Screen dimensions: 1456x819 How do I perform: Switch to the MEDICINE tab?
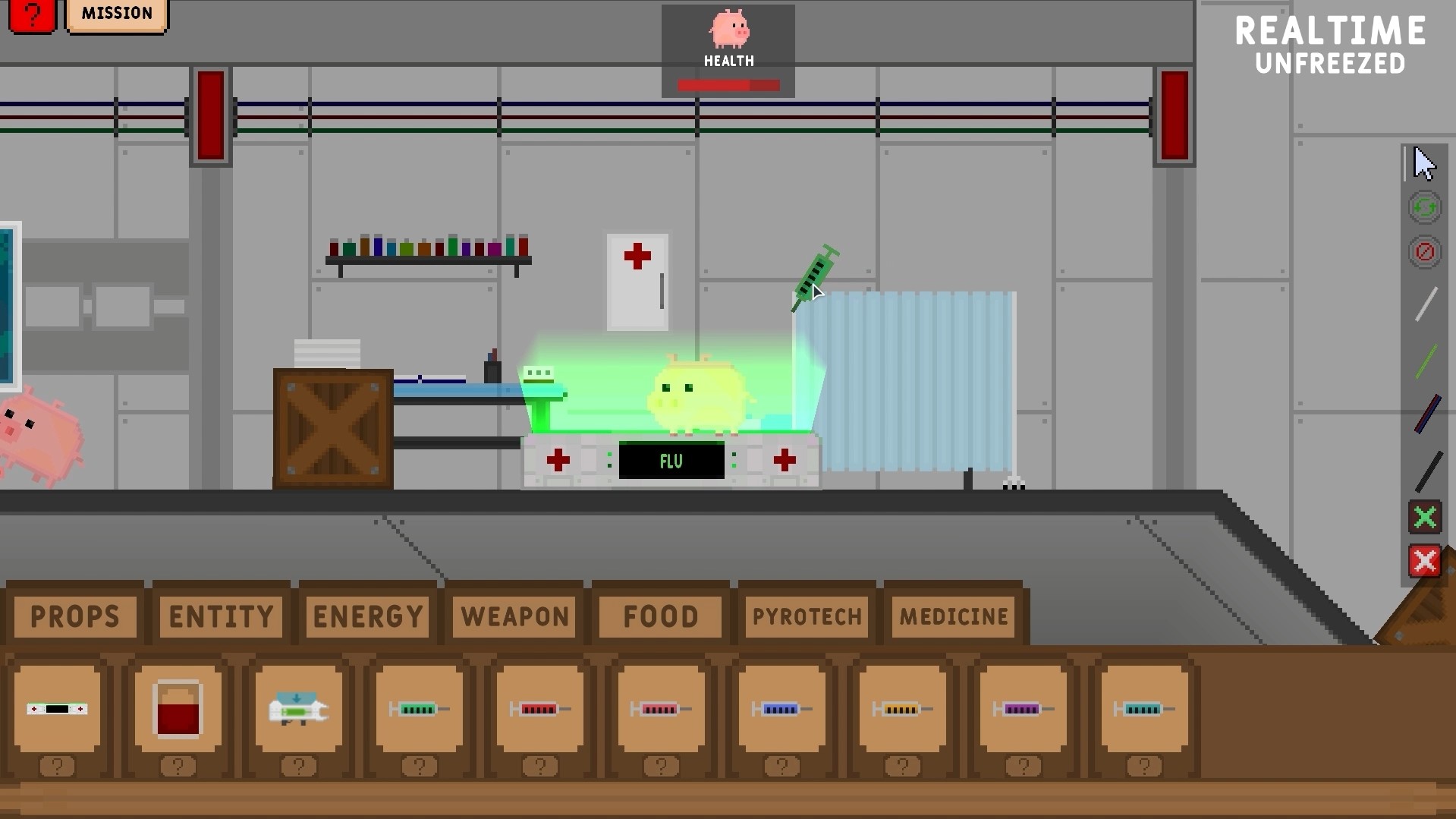point(953,616)
